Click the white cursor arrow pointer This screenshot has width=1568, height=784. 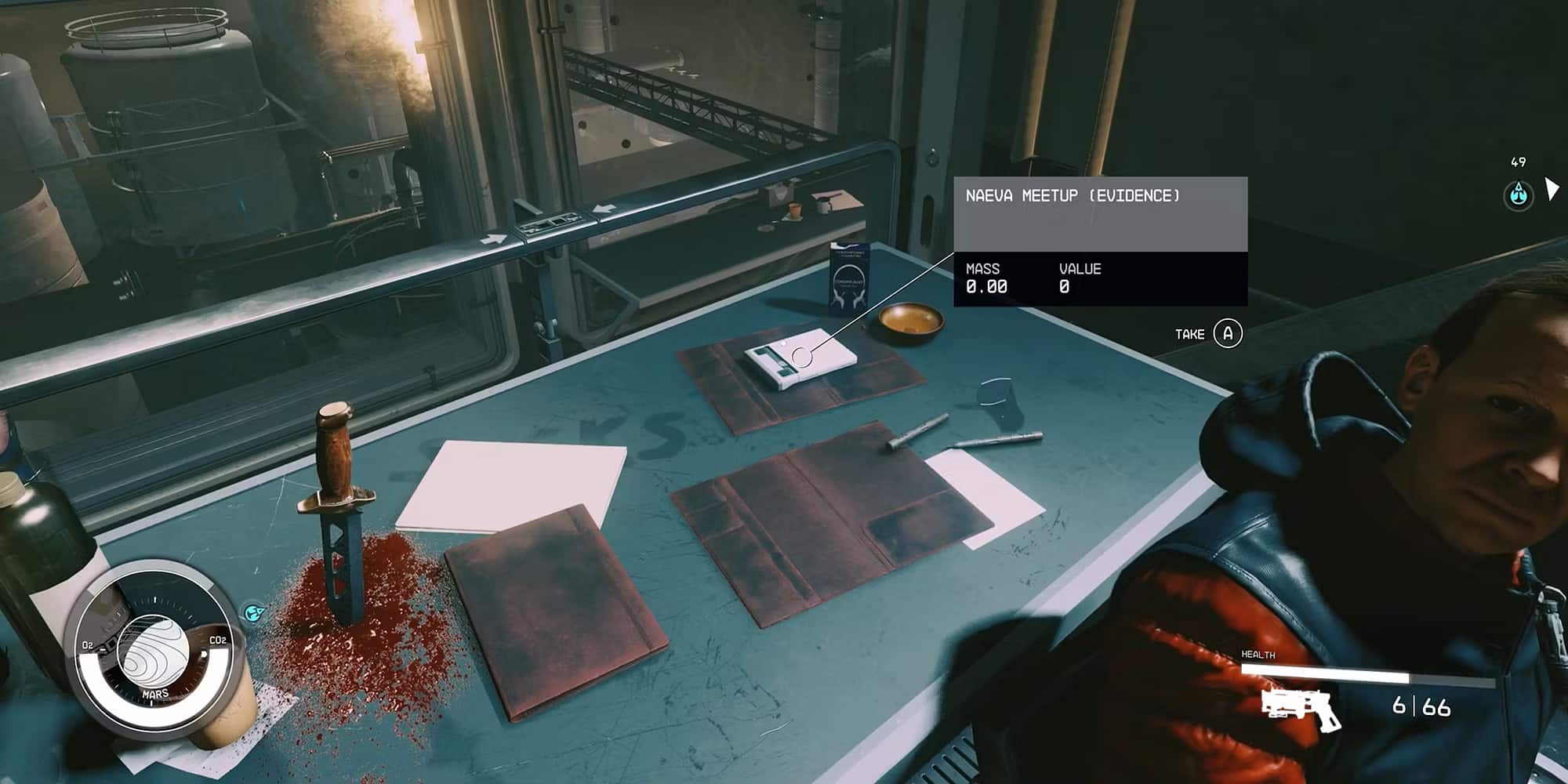tap(1551, 186)
